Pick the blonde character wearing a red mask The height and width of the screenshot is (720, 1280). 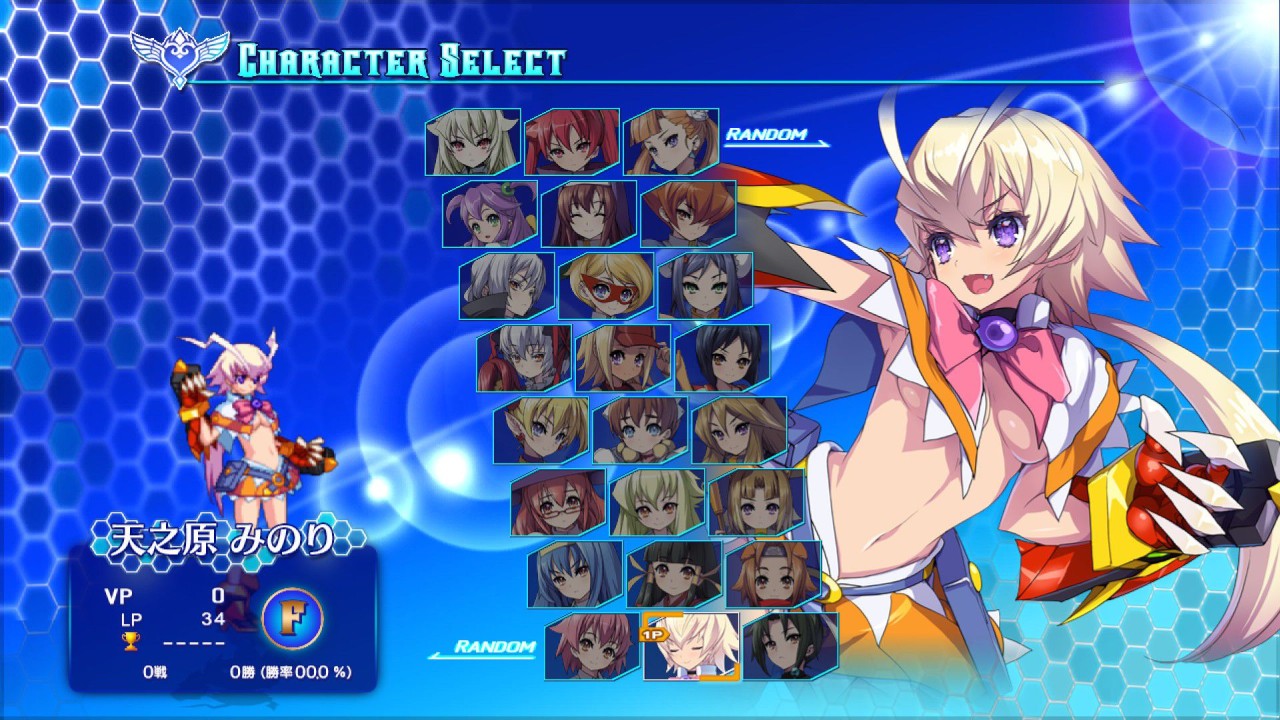(x=606, y=286)
